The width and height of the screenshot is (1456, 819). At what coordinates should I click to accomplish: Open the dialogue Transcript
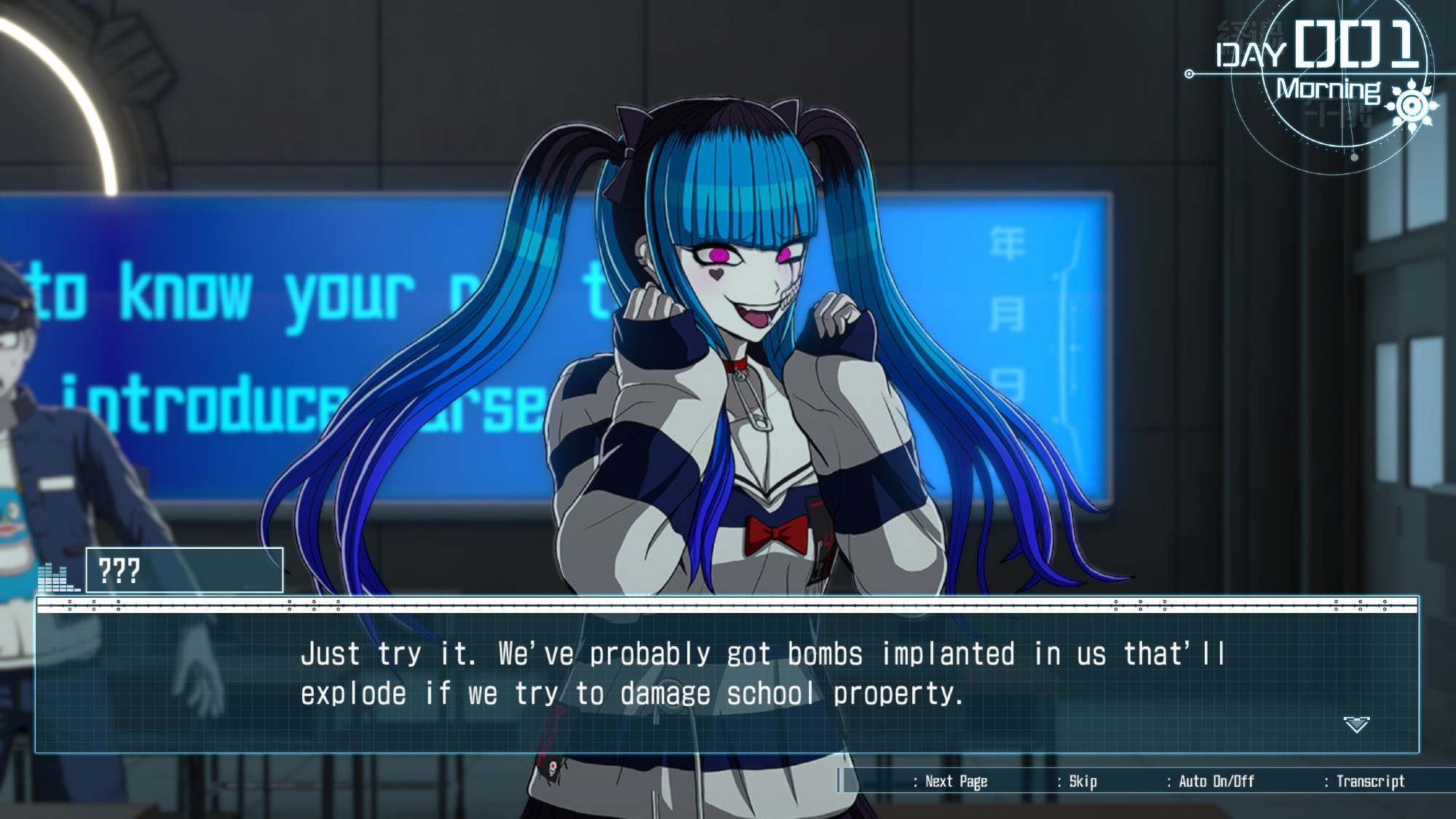click(x=1369, y=781)
